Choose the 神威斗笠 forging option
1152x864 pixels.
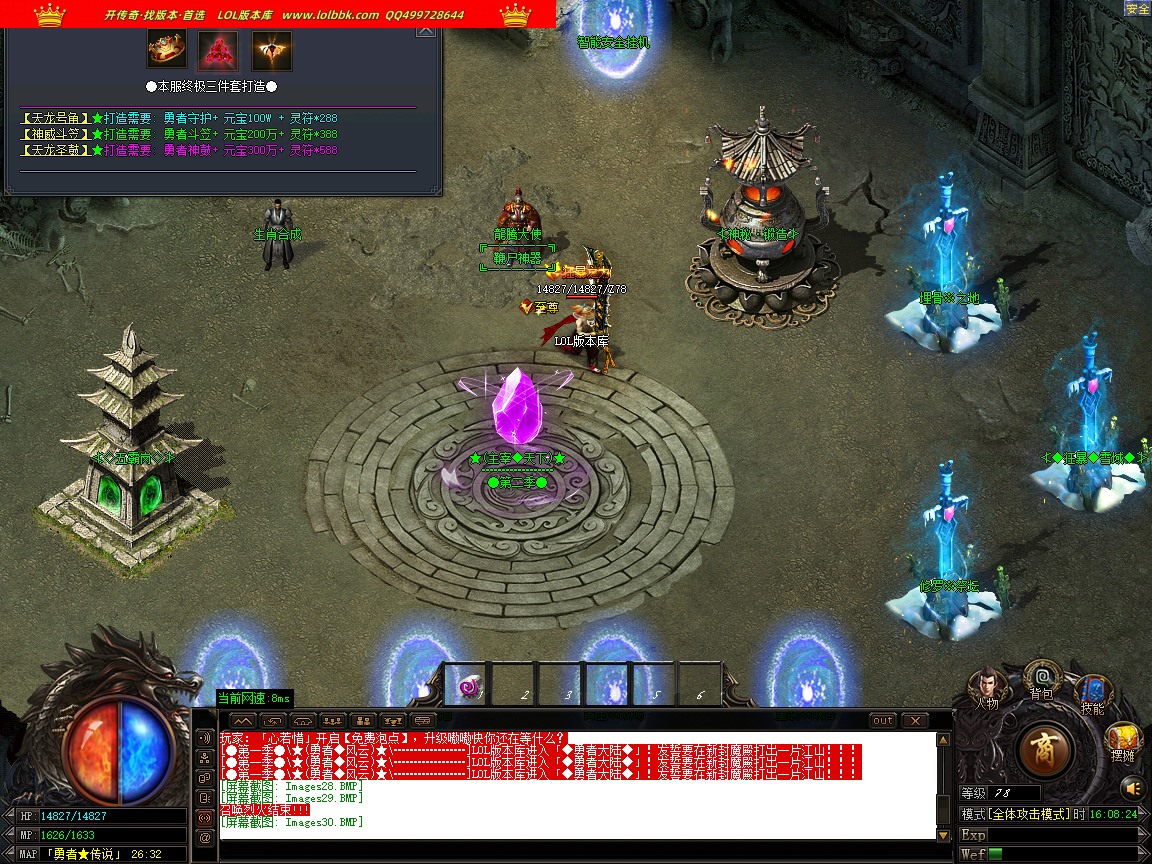click(x=56, y=134)
